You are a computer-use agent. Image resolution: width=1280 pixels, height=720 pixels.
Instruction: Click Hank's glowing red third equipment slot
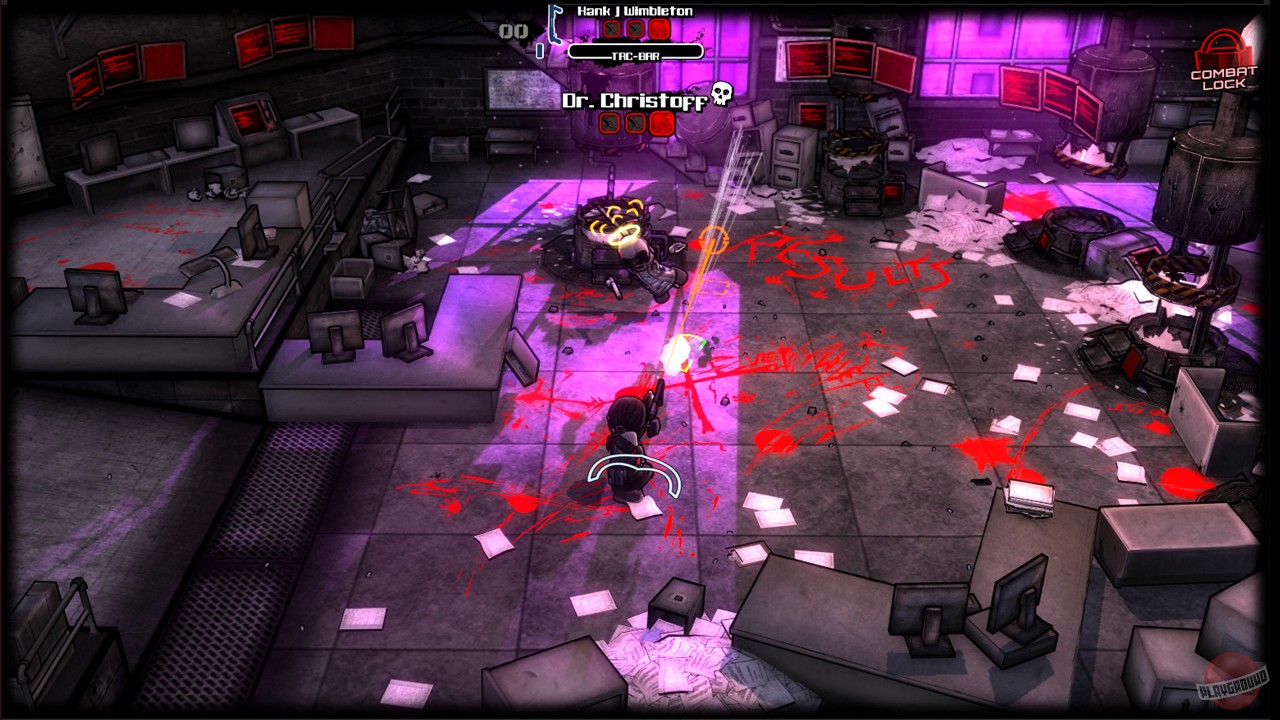click(x=660, y=30)
